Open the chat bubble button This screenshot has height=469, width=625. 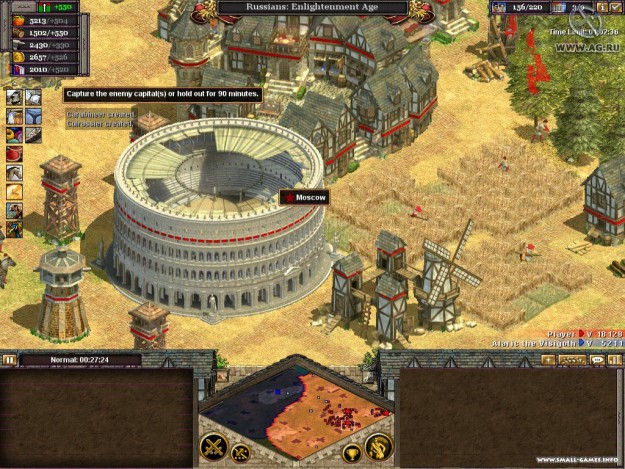(x=597, y=359)
